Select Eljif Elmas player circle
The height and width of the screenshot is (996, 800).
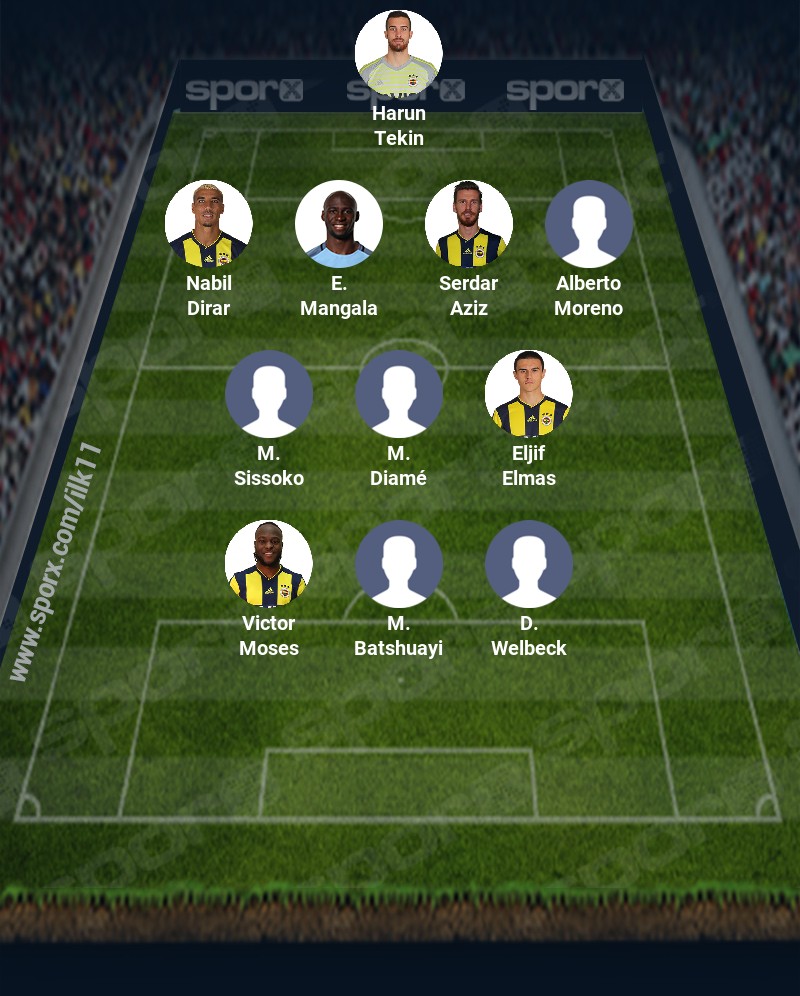[529, 394]
